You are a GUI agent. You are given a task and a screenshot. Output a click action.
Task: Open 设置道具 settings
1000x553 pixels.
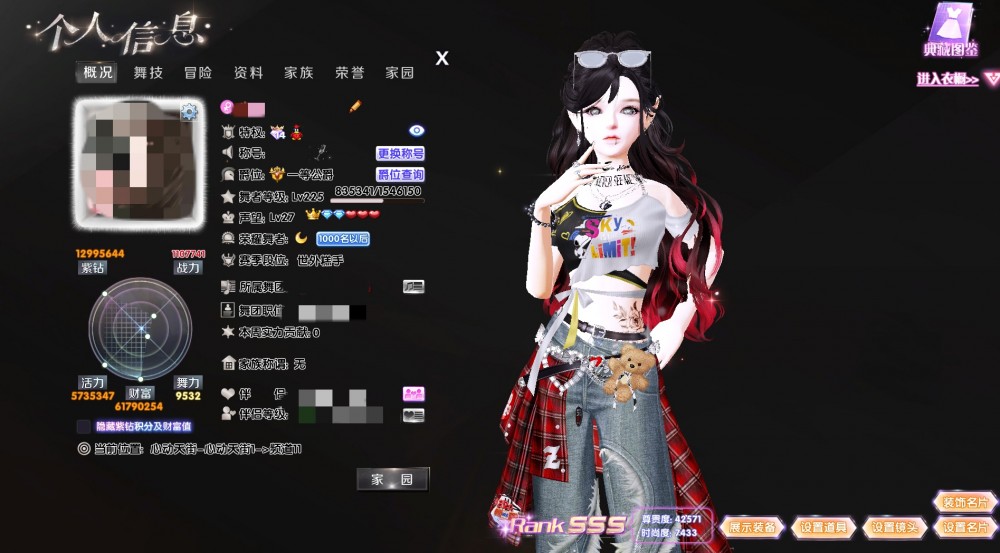[x=823, y=527]
